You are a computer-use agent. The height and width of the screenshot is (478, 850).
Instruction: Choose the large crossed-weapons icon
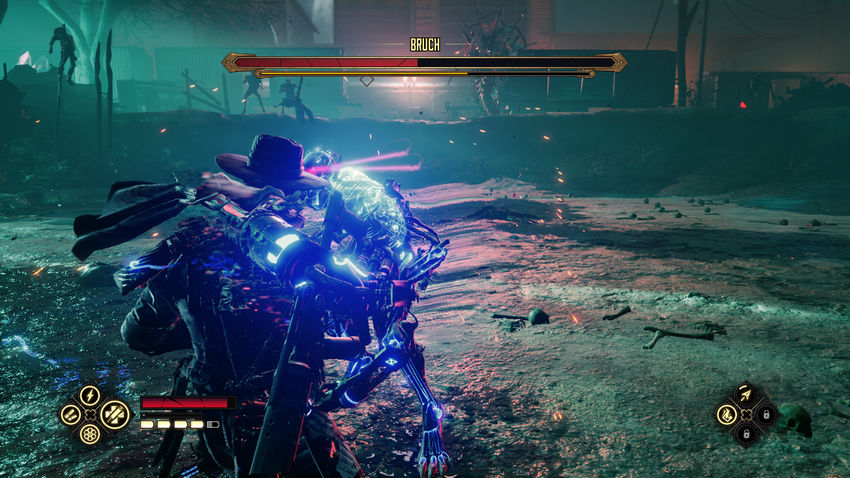point(114,413)
